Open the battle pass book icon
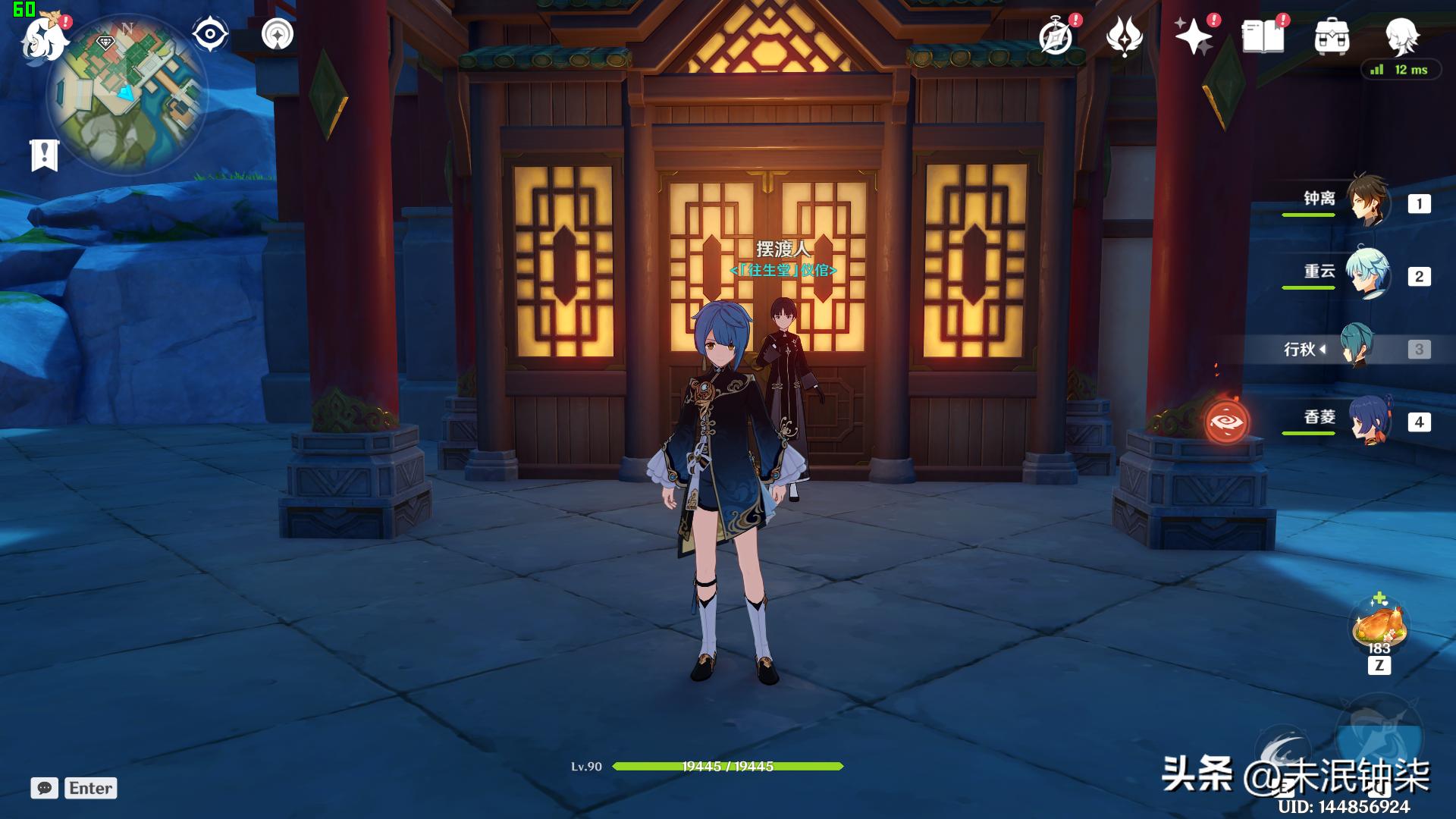1456x819 pixels. coord(1263,36)
